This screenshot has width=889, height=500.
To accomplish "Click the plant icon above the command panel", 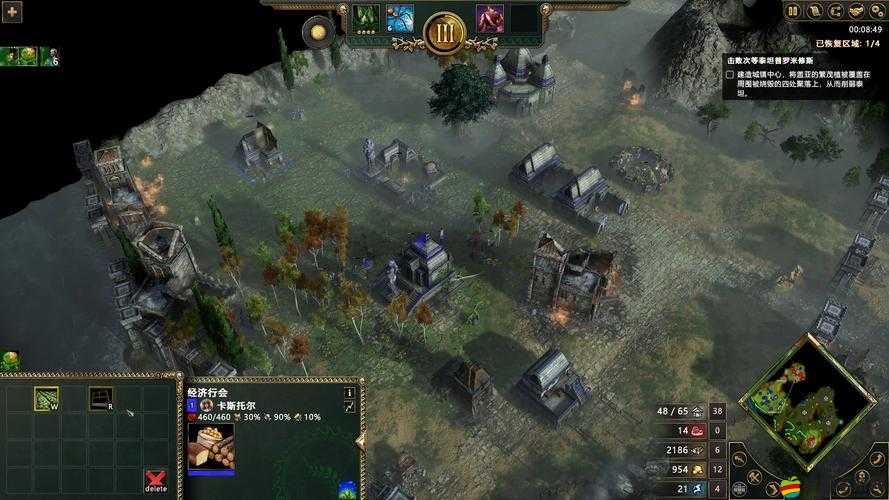I will point(10,360).
